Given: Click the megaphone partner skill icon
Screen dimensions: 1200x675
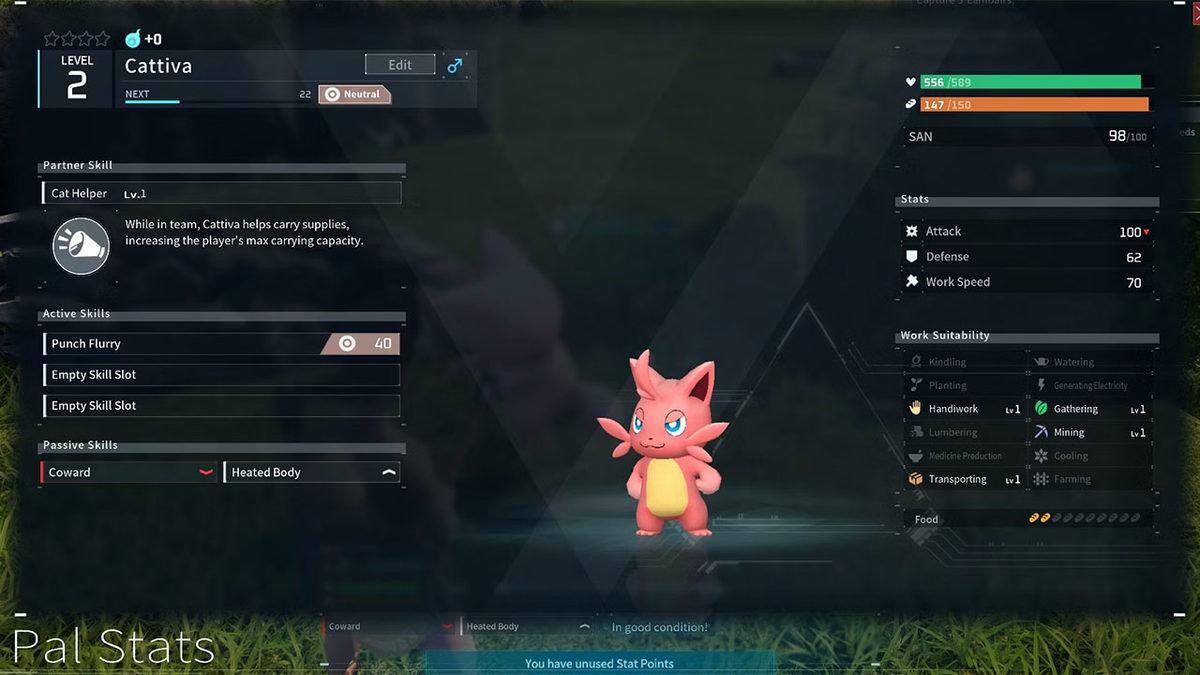Looking at the screenshot, I should coord(81,246).
